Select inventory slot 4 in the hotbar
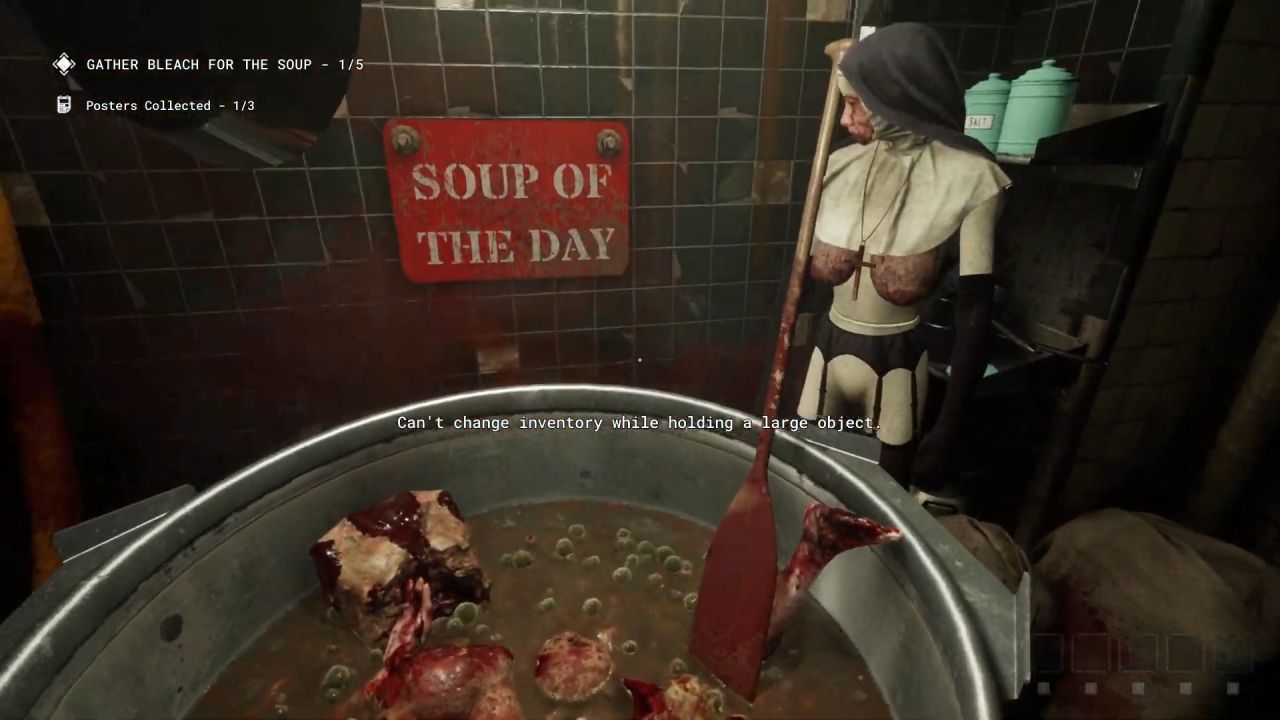This screenshot has height=720, width=1280. coord(1184,652)
